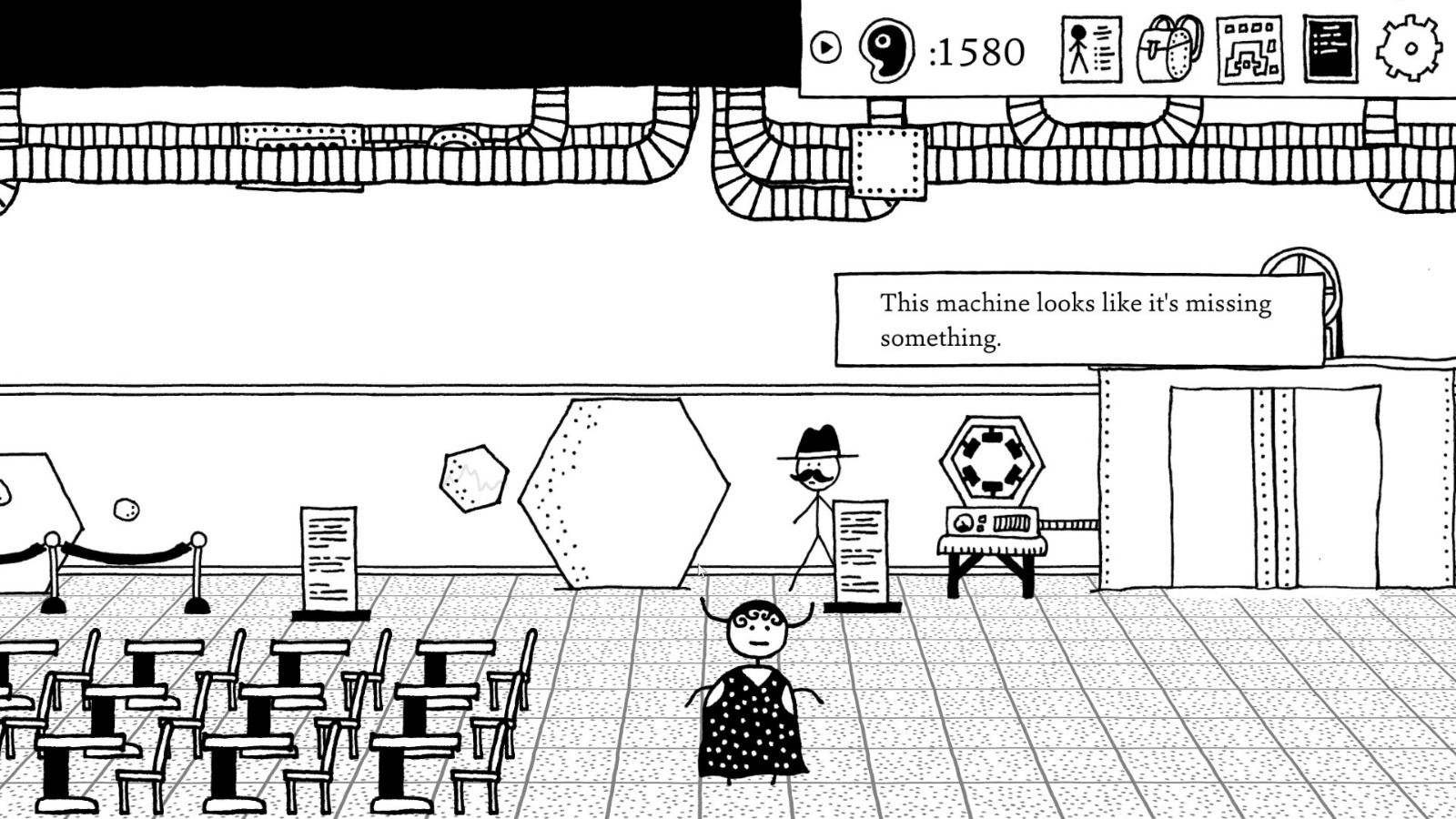
Task: Click the meat total reading 1580
Action: tap(978, 52)
